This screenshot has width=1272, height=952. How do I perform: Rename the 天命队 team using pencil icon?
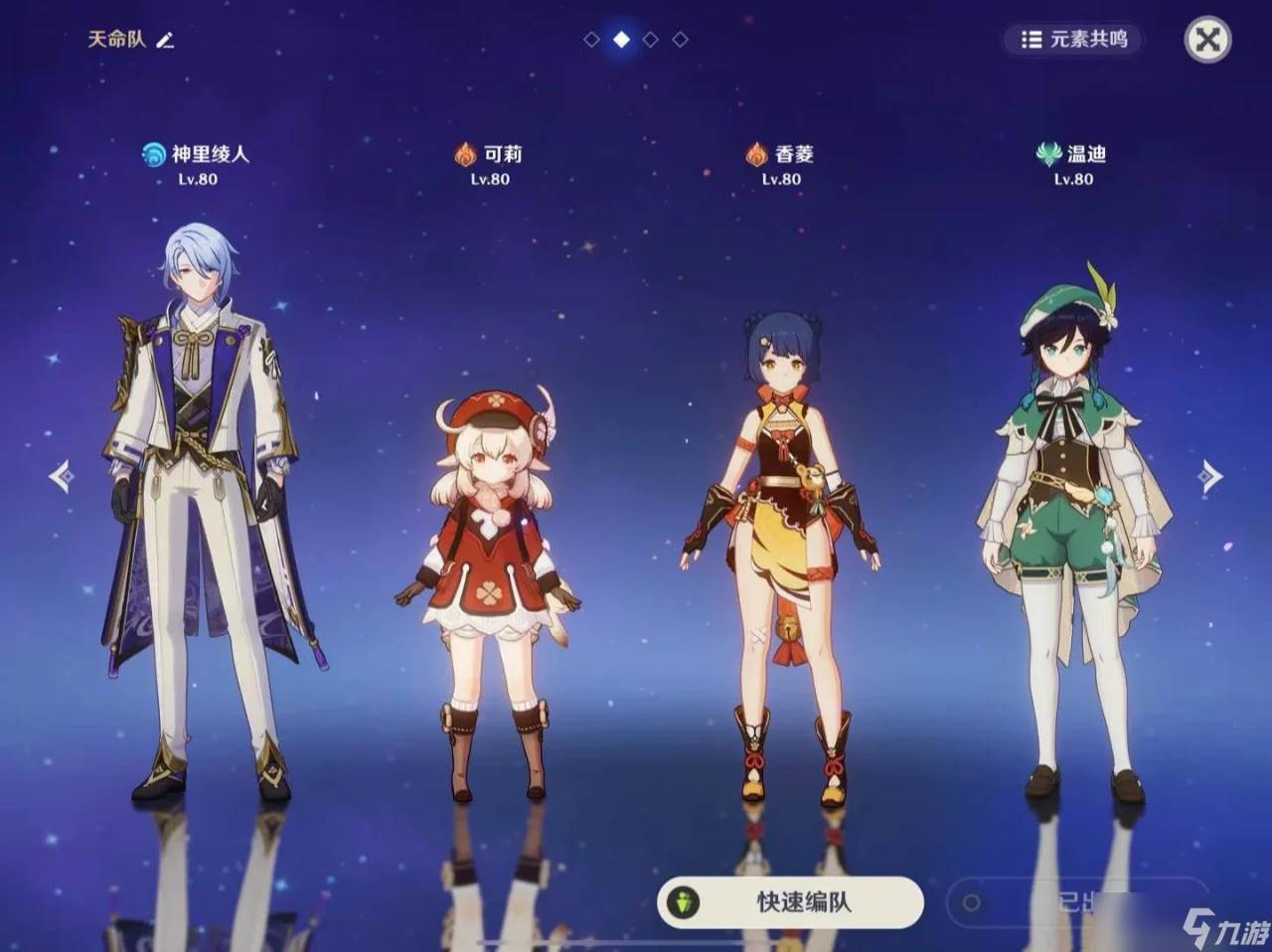[165, 40]
